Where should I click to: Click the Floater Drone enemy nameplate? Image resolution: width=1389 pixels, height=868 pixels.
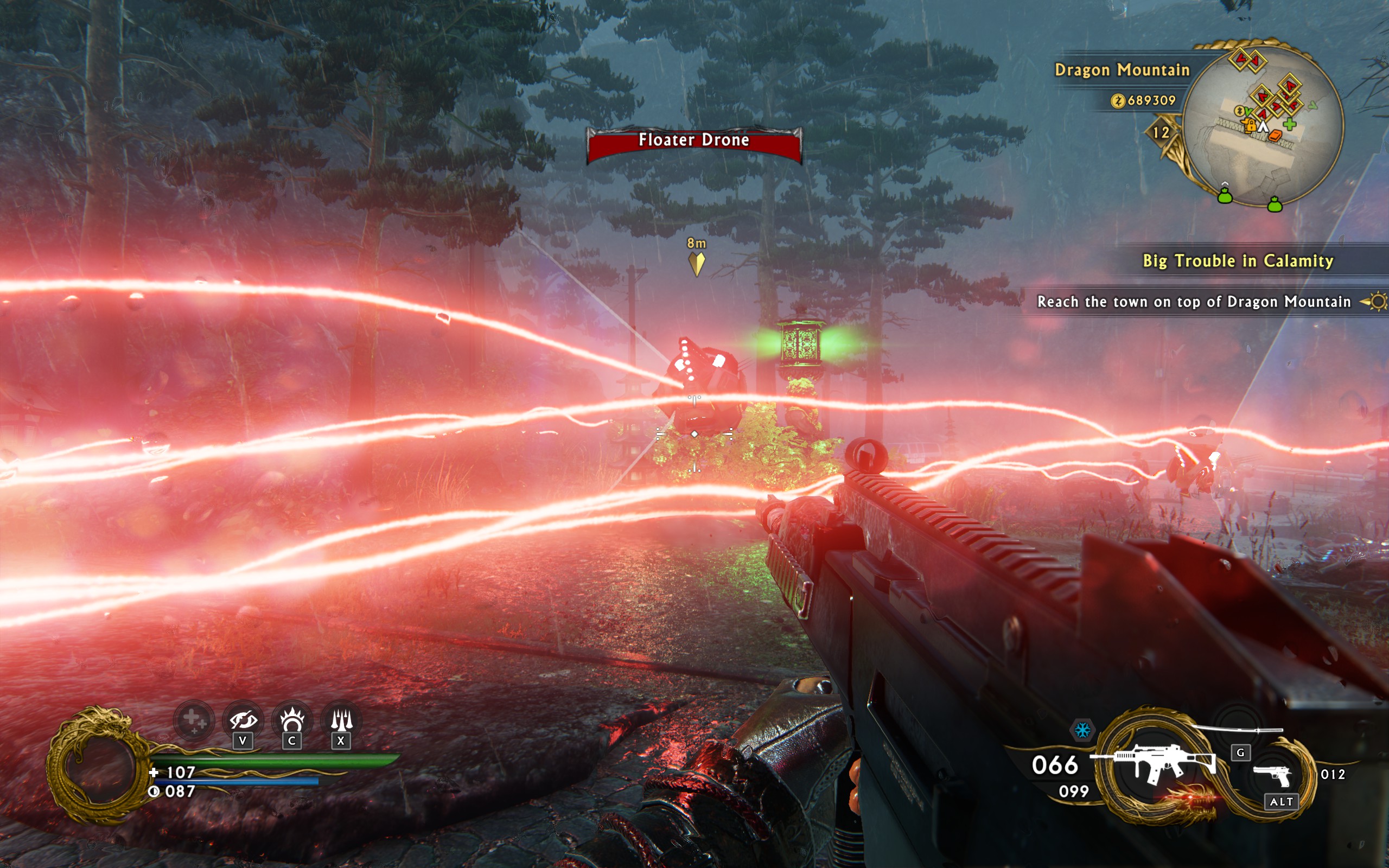pyautogui.click(x=694, y=141)
